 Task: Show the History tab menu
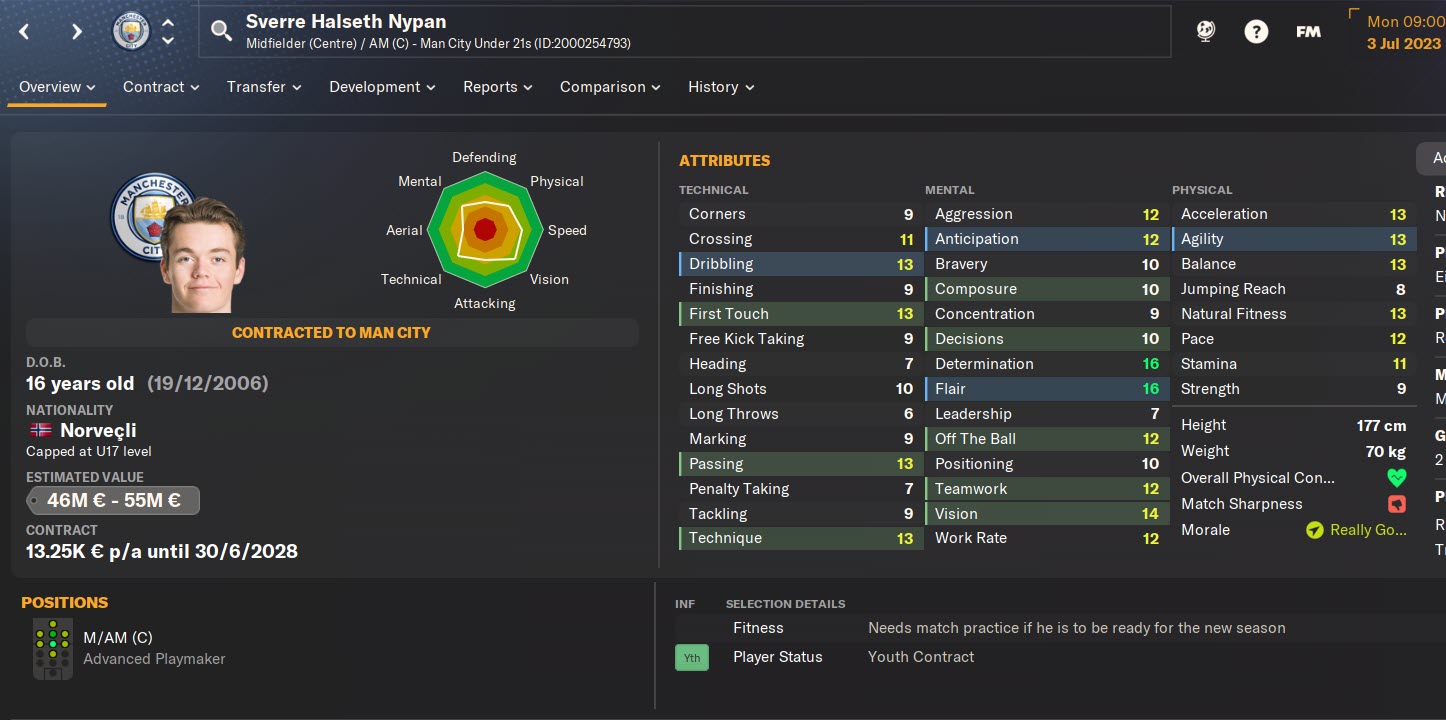click(721, 87)
